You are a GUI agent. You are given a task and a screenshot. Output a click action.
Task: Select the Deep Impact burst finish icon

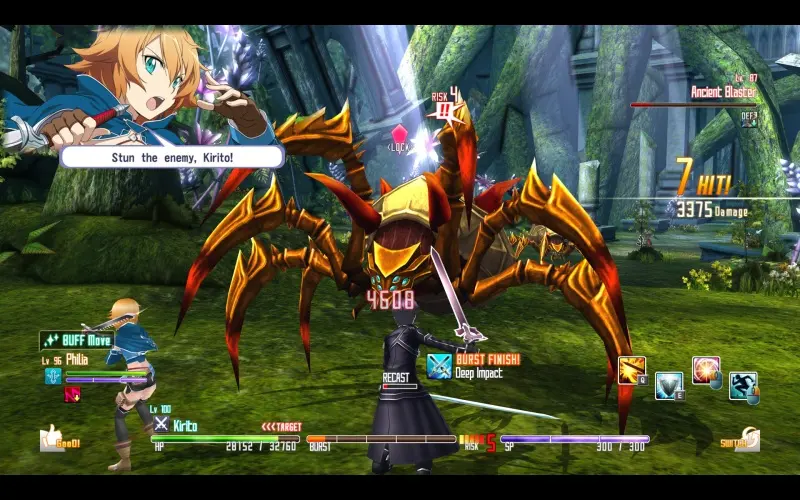[440, 366]
